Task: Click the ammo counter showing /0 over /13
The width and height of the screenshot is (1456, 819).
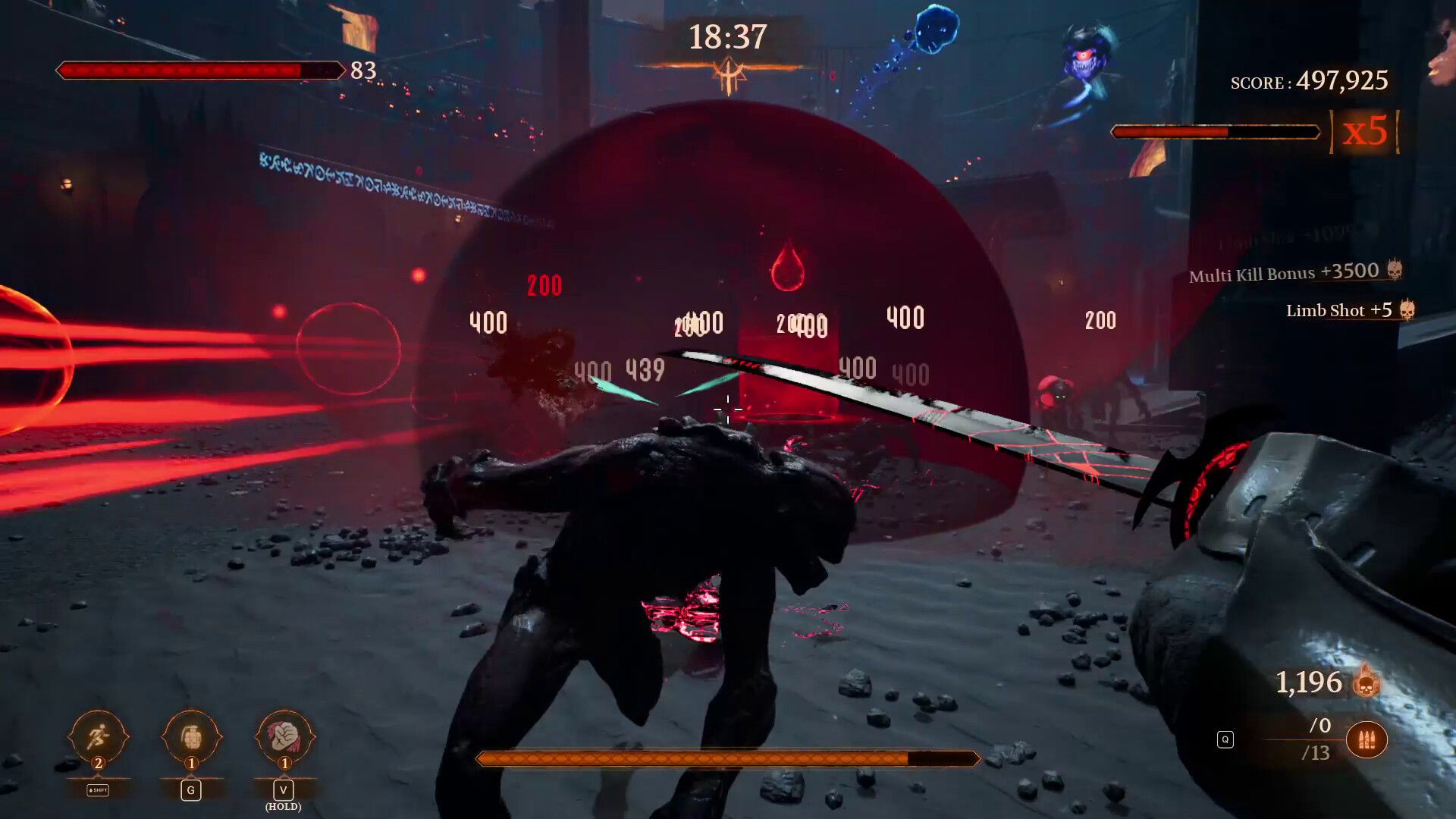Action: 1319,739
